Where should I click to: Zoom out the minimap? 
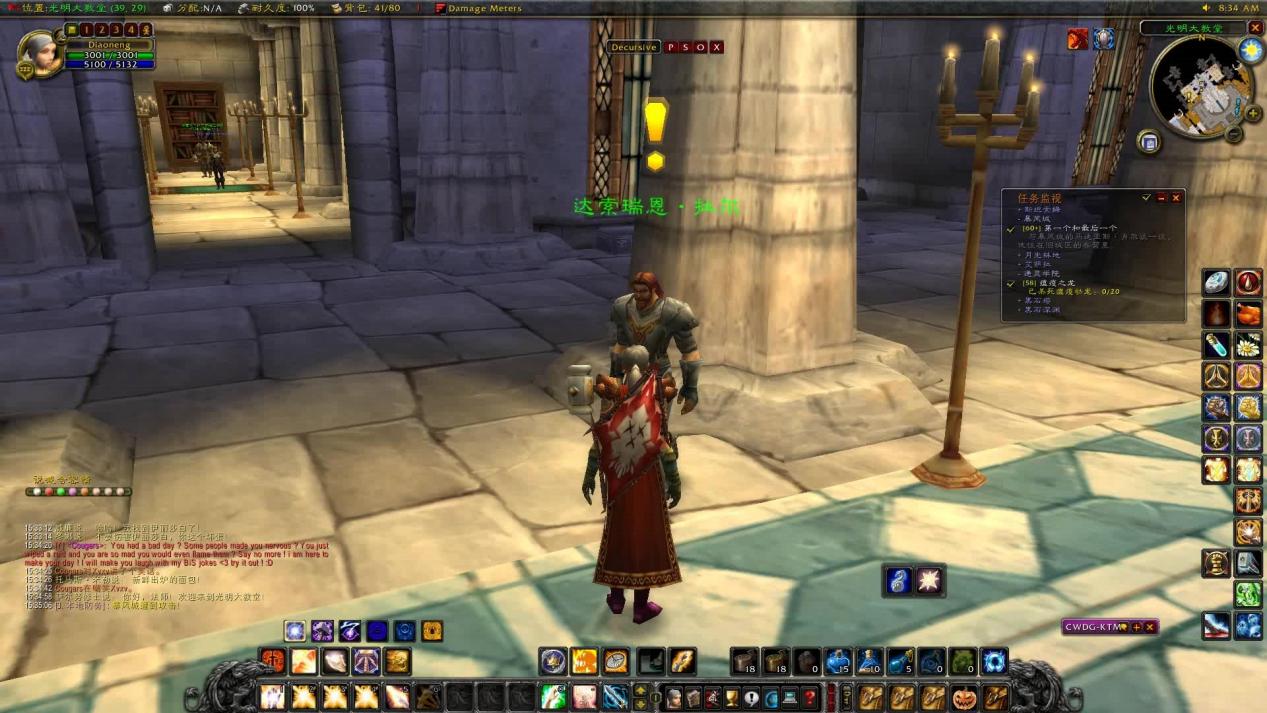click(1235, 134)
